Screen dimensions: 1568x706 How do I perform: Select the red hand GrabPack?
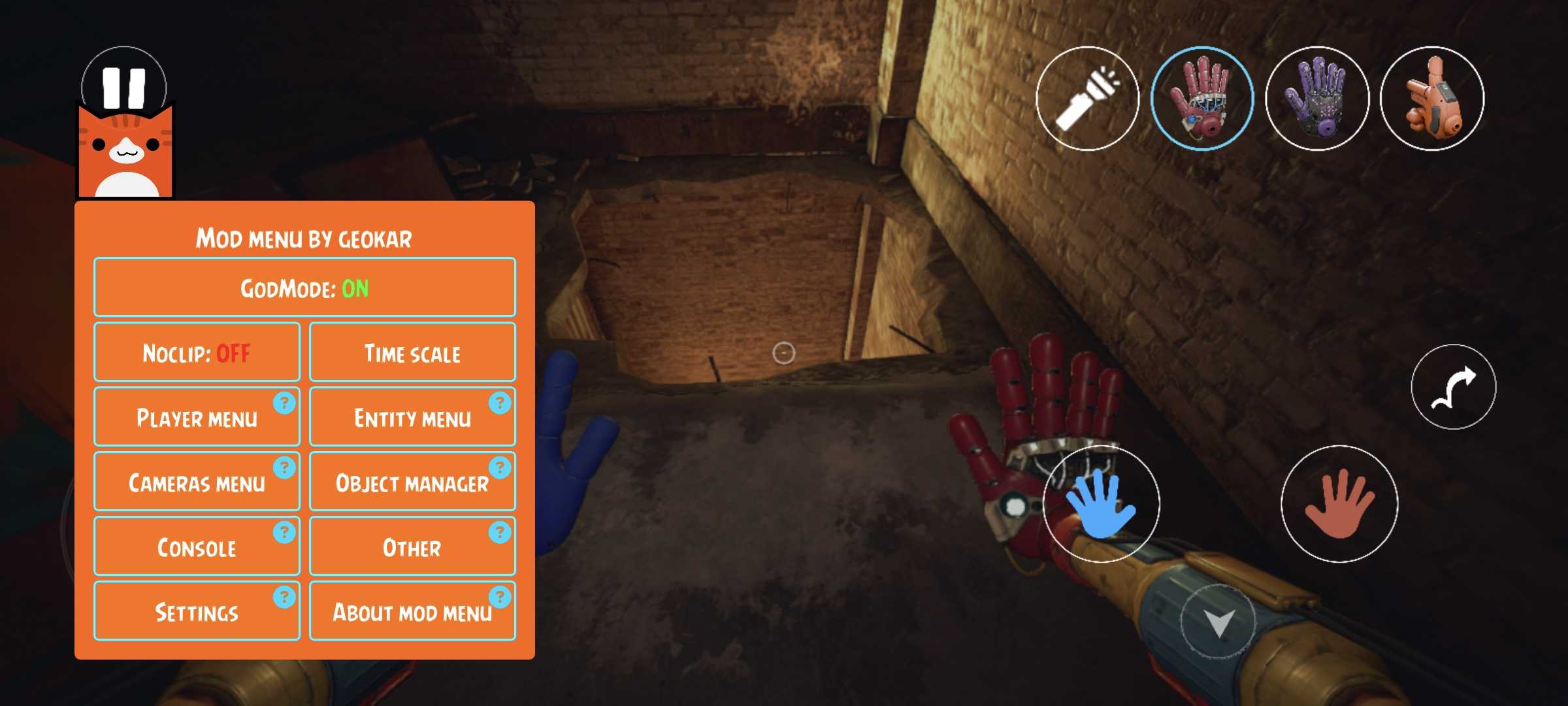click(x=1201, y=99)
